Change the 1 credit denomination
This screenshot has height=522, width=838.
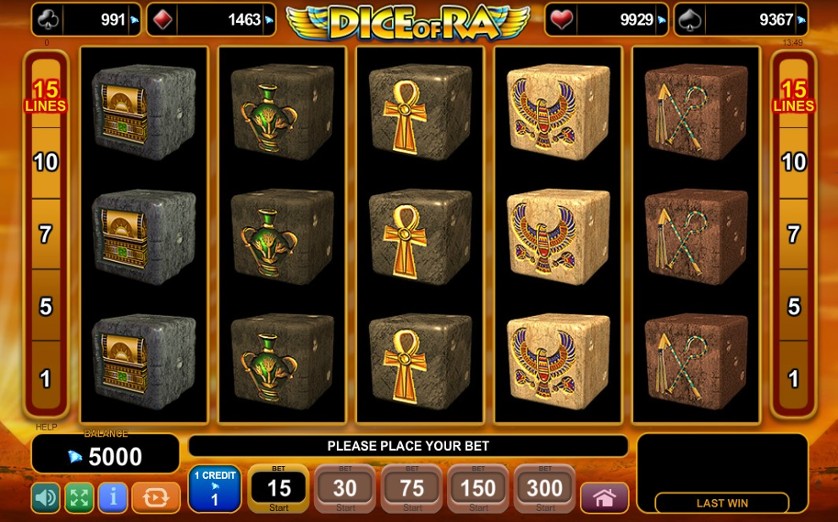pyautogui.click(x=214, y=489)
